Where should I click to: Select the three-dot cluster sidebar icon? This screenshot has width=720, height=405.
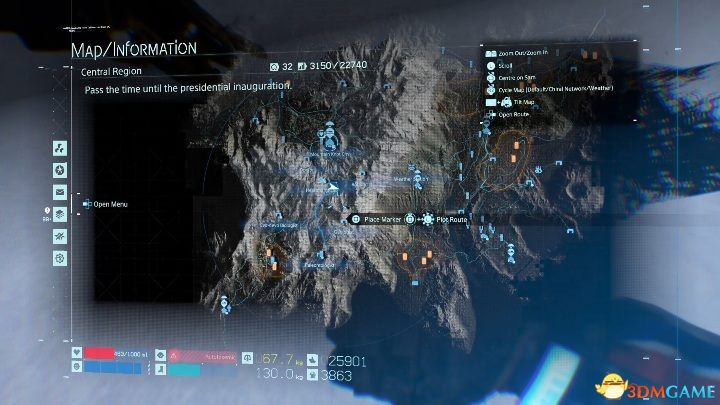click(x=60, y=149)
